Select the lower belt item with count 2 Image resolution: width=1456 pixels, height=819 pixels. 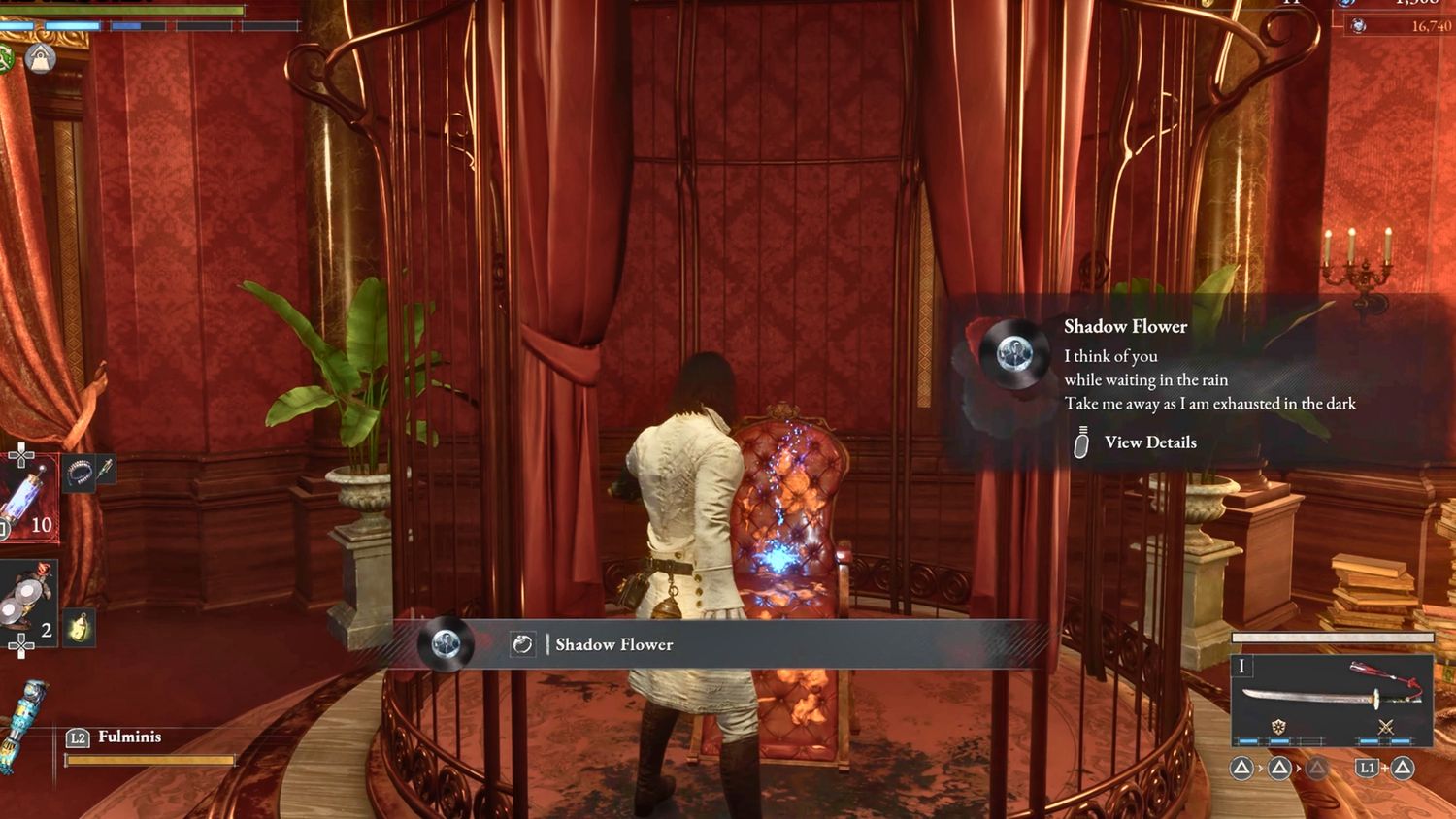pyautogui.click(x=27, y=602)
